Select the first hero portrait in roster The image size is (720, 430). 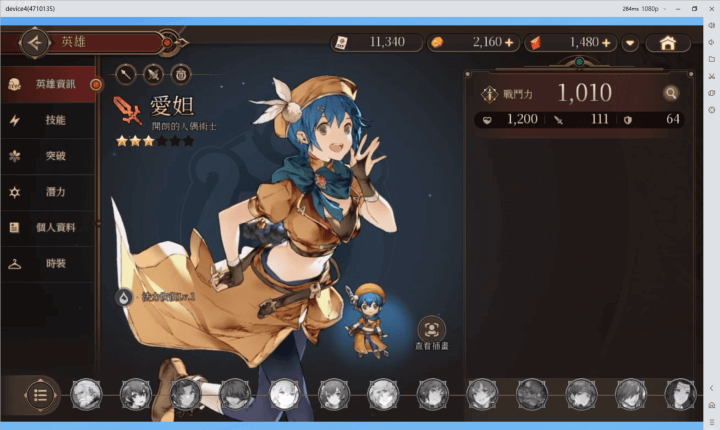coord(86,393)
